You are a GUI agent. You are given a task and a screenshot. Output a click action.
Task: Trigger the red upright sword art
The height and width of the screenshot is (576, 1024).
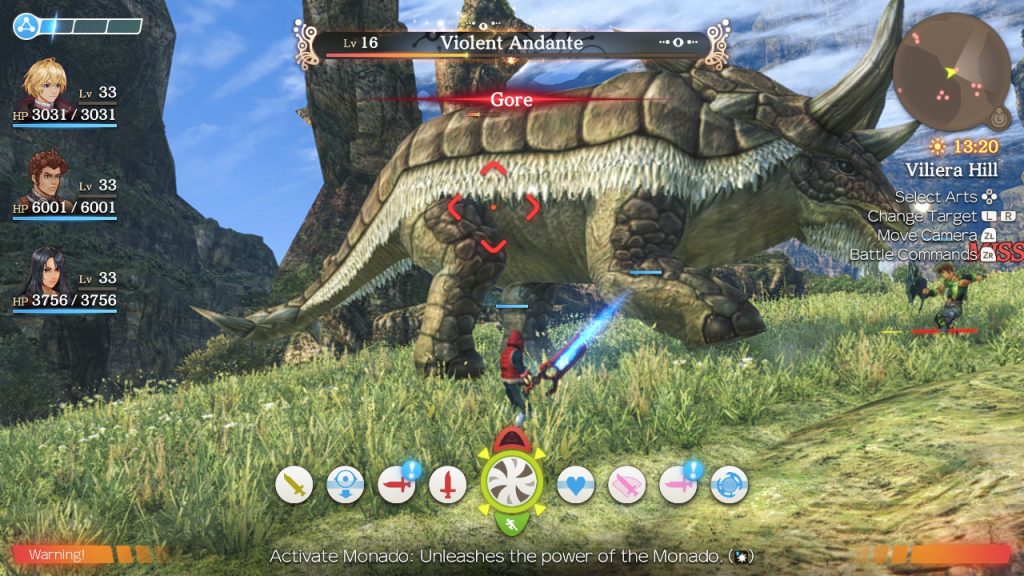448,486
